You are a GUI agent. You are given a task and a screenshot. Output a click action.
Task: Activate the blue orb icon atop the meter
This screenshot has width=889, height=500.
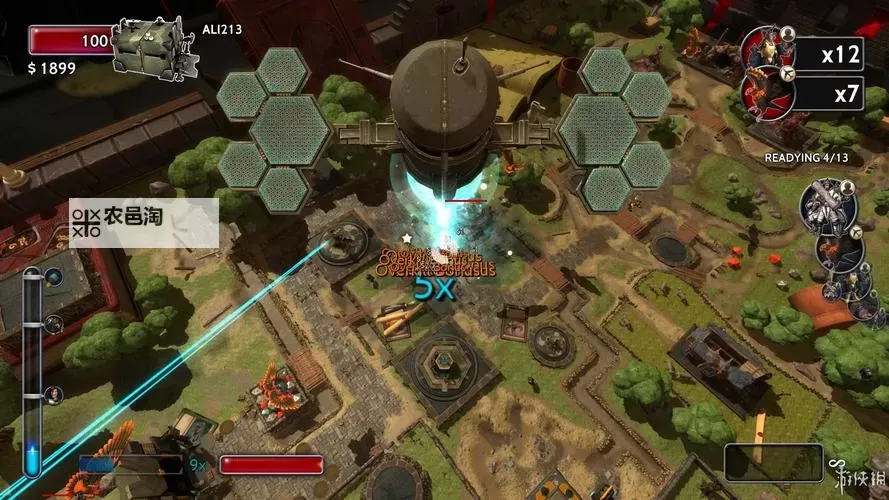tap(54, 277)
